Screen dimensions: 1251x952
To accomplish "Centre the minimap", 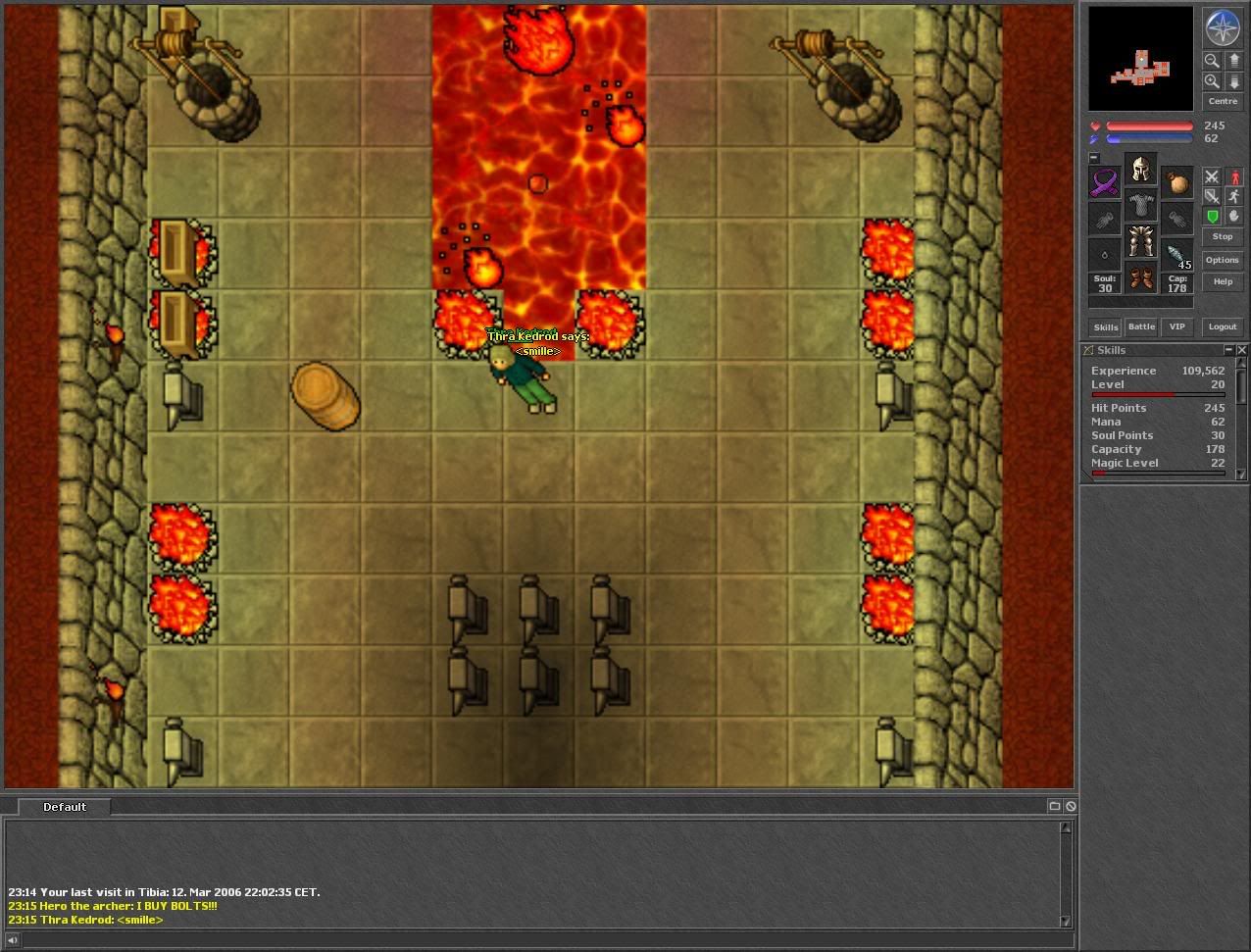I will pos(1222,102).
